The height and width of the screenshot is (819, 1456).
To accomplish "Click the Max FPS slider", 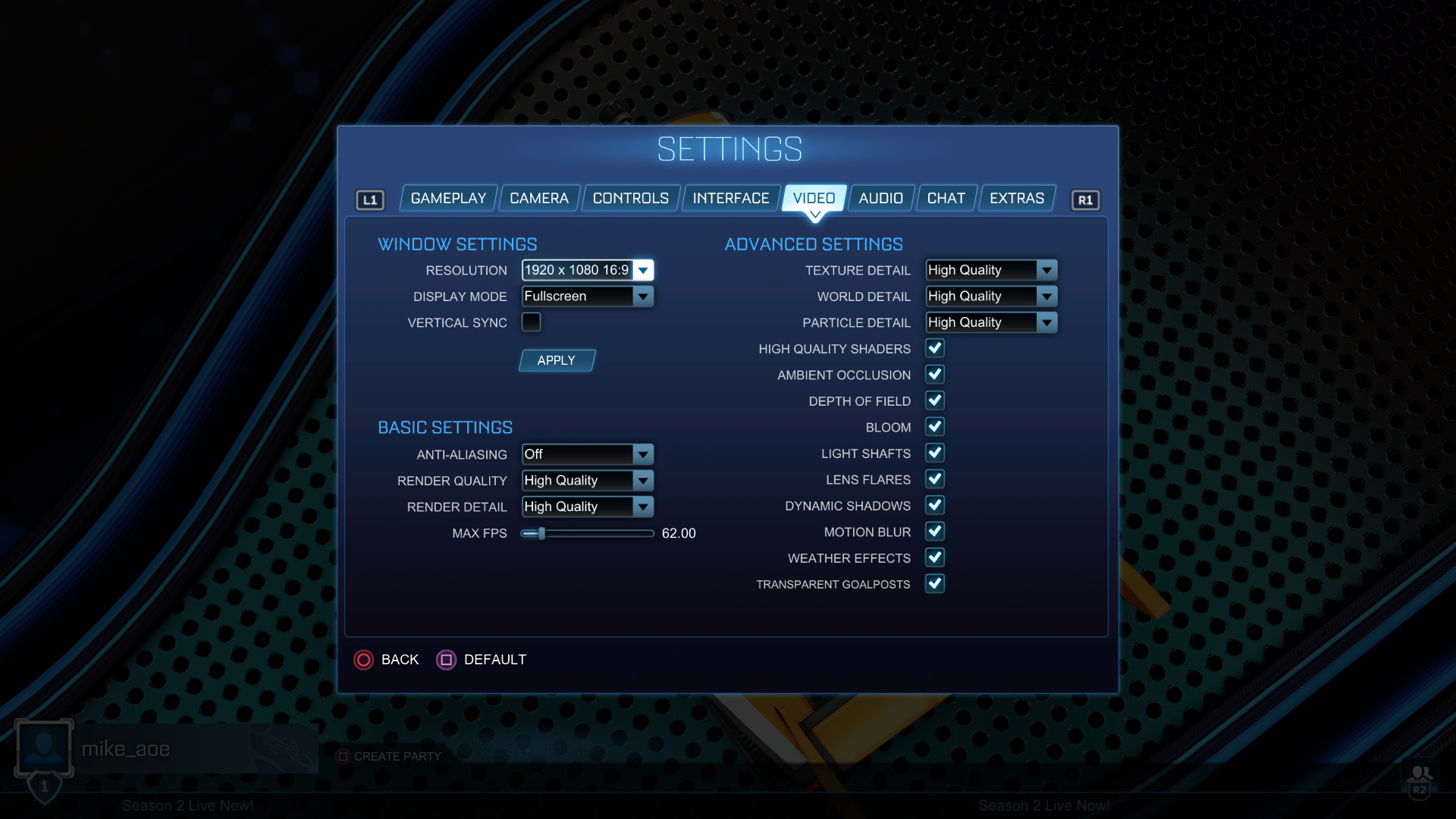I will point(587,534).
